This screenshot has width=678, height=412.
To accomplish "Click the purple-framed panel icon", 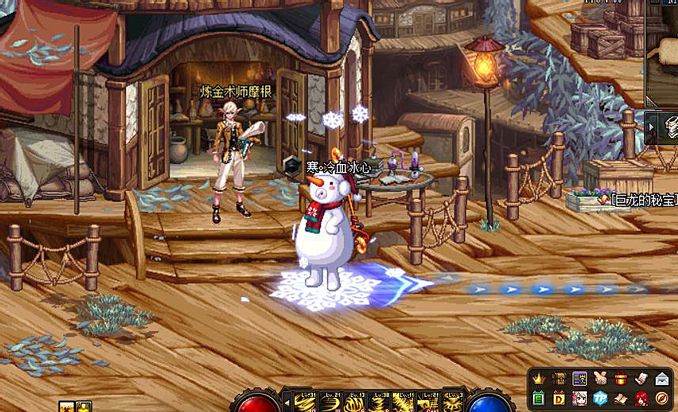I will [x=579, y=379].
